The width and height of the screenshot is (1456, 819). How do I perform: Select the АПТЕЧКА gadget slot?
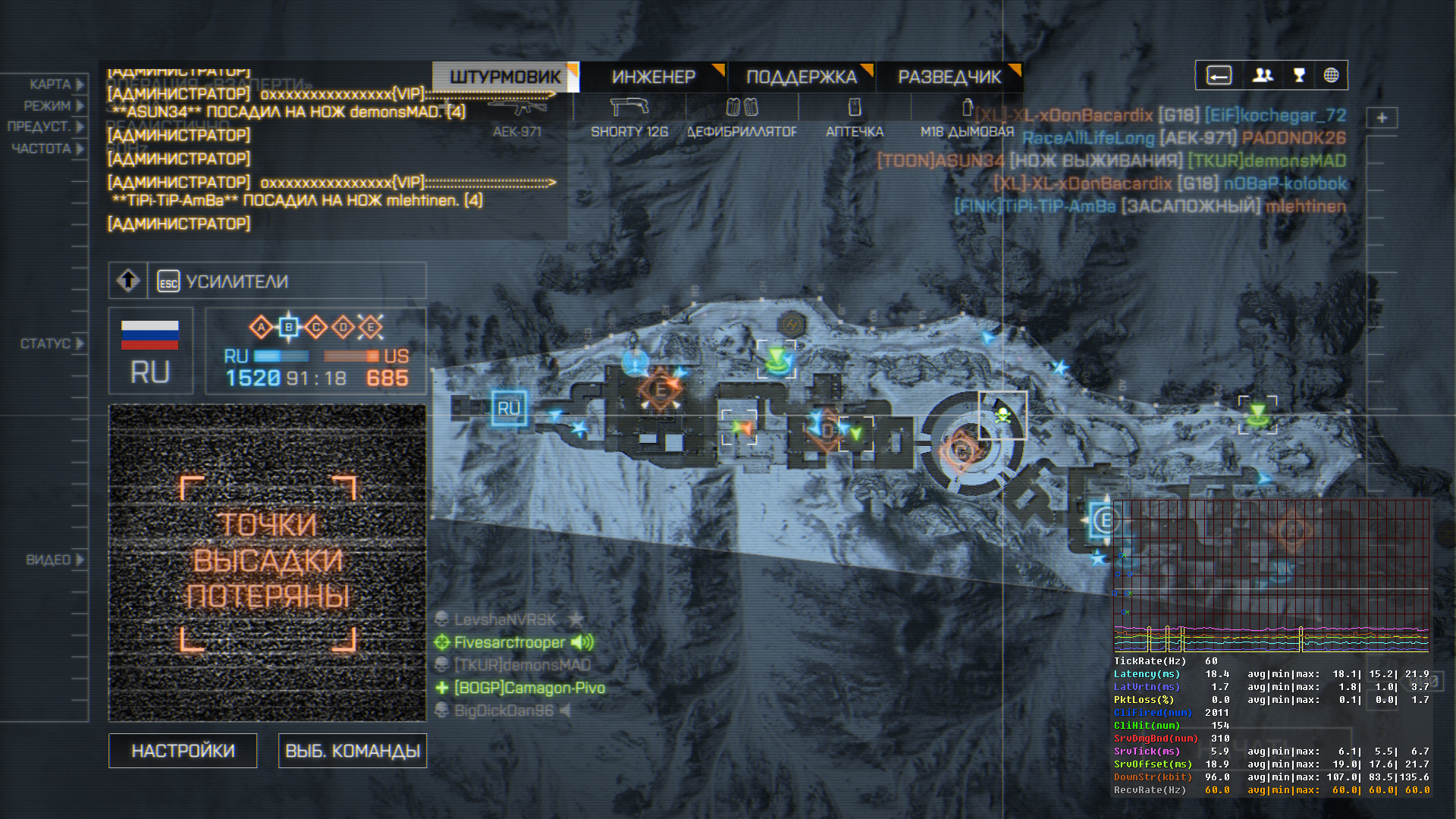click(855, 118)
